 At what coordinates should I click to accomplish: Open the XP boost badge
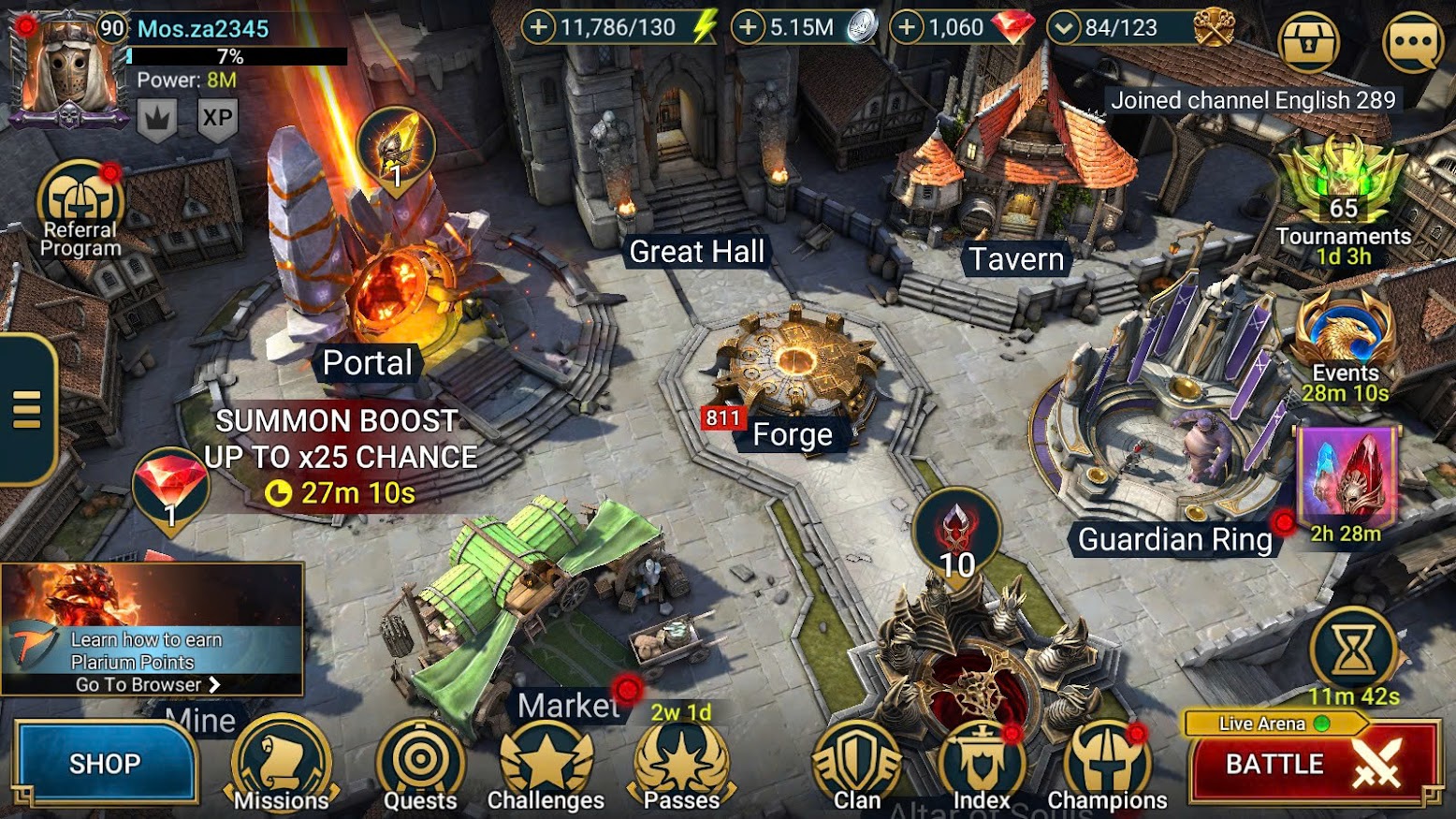[217, 119]
